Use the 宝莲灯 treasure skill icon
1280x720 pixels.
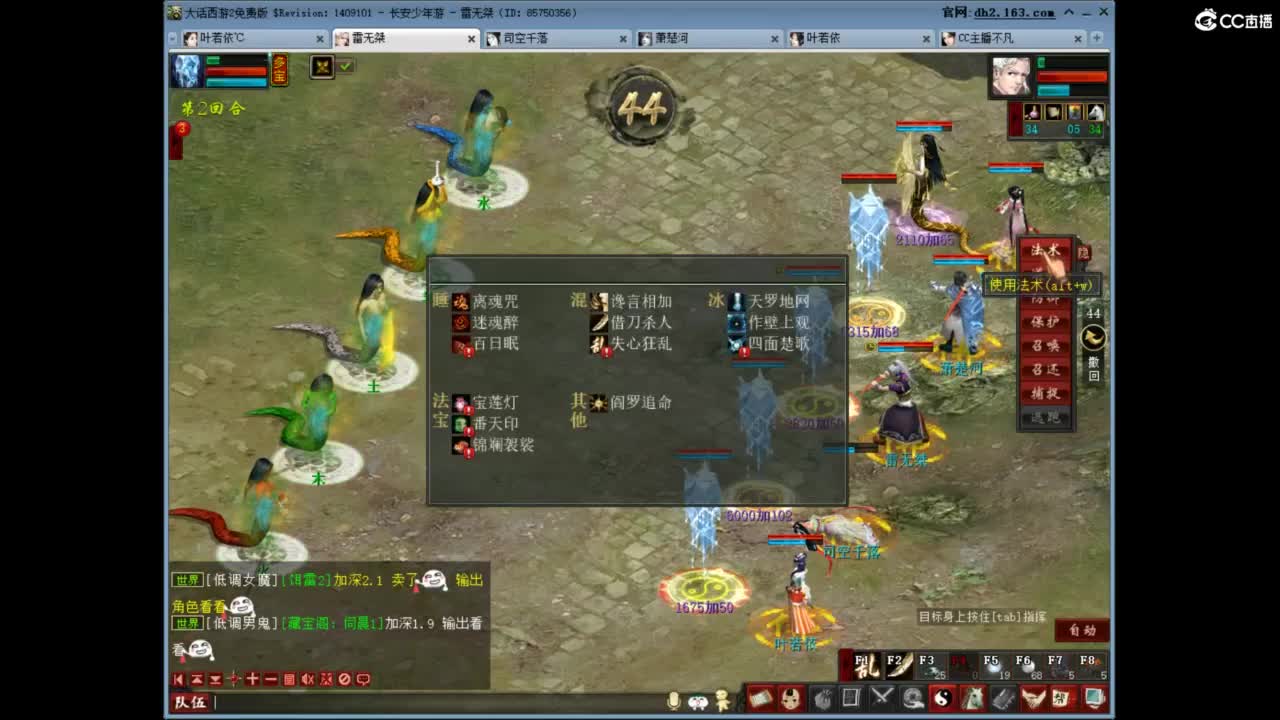click(x=461, y=400)
